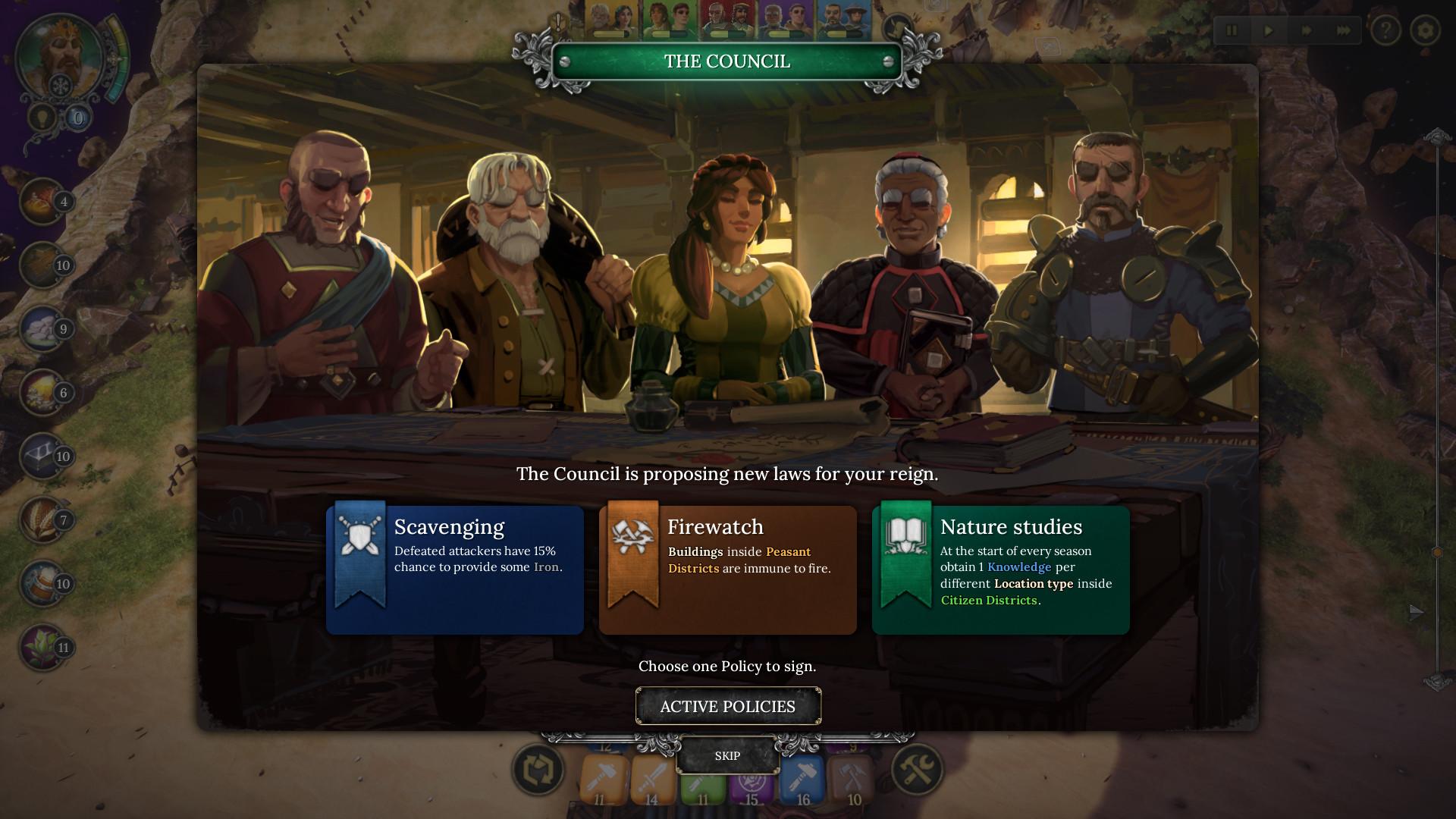Sign the Firewatch policy
The image size is (1456, 819).
(x=727, y=569)
